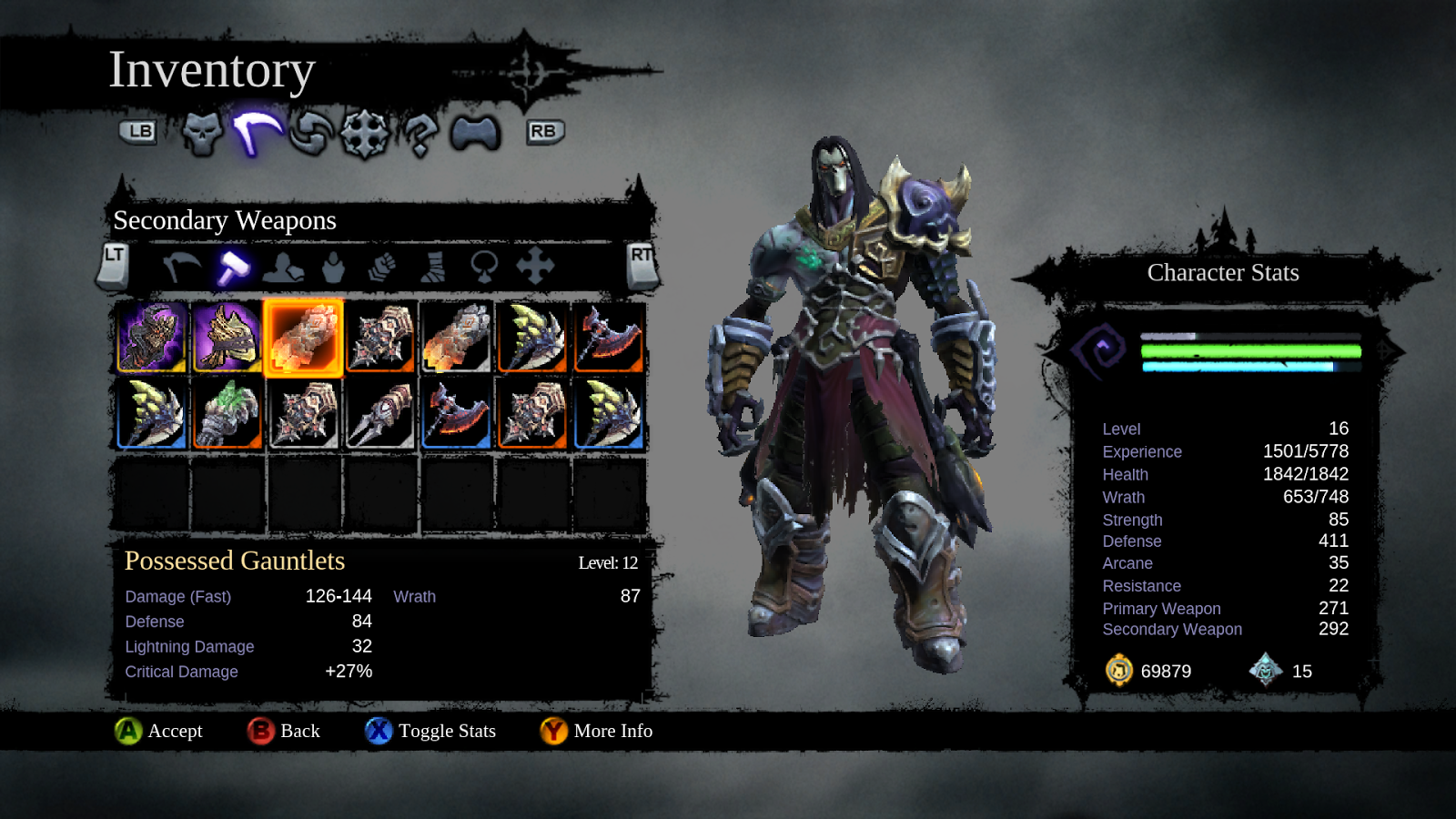Select the skull character menu icon

click(x=202, y=132)
